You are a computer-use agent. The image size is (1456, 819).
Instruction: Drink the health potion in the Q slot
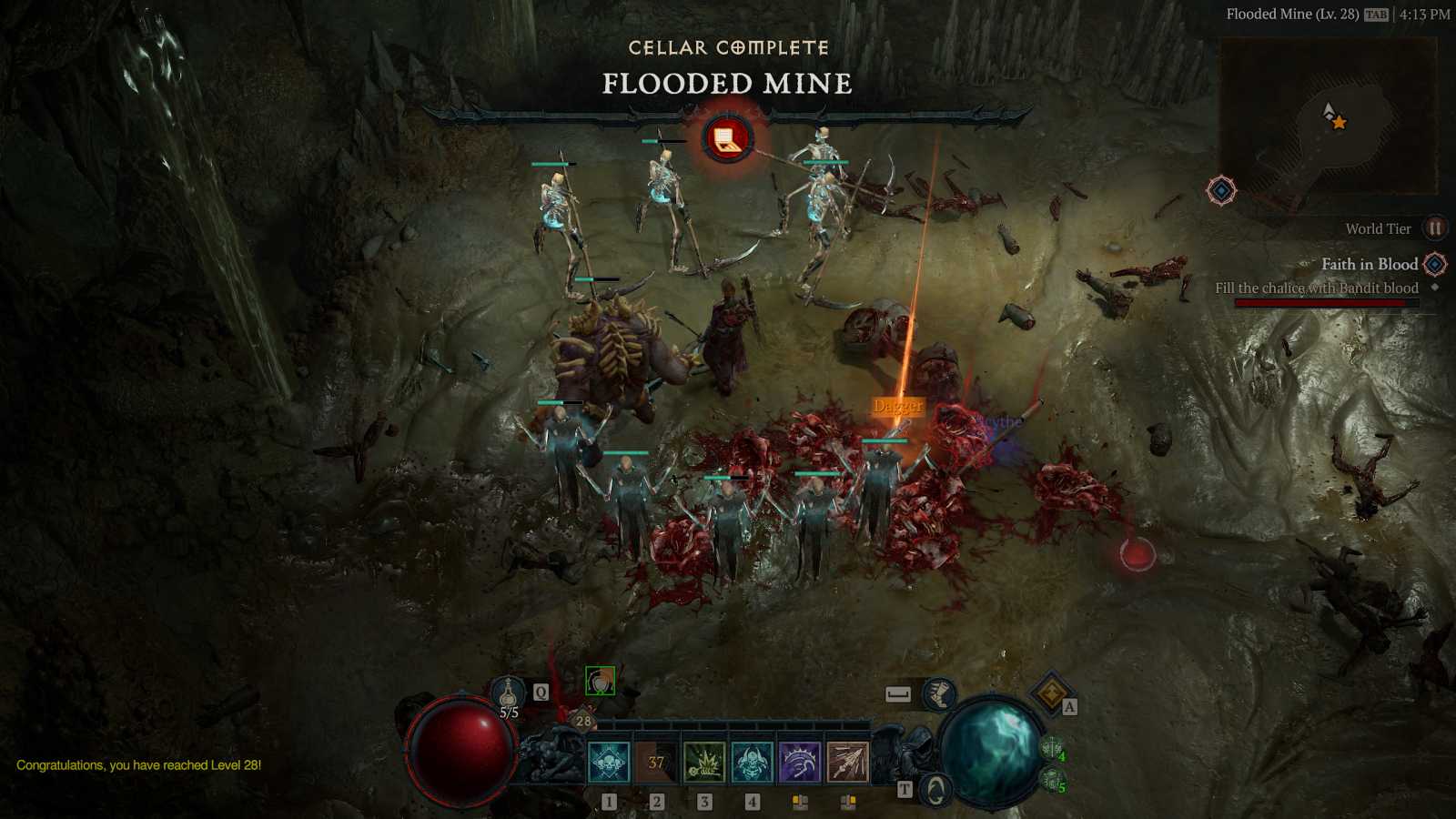point(508,690)
